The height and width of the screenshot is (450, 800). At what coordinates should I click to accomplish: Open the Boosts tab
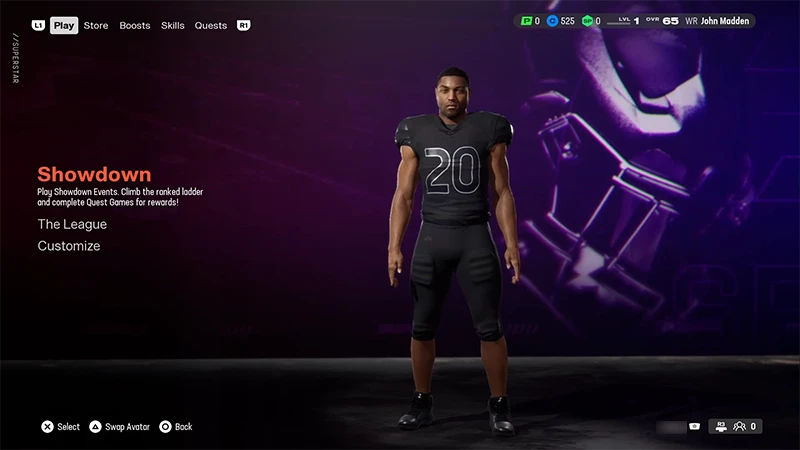coord(135,25)
